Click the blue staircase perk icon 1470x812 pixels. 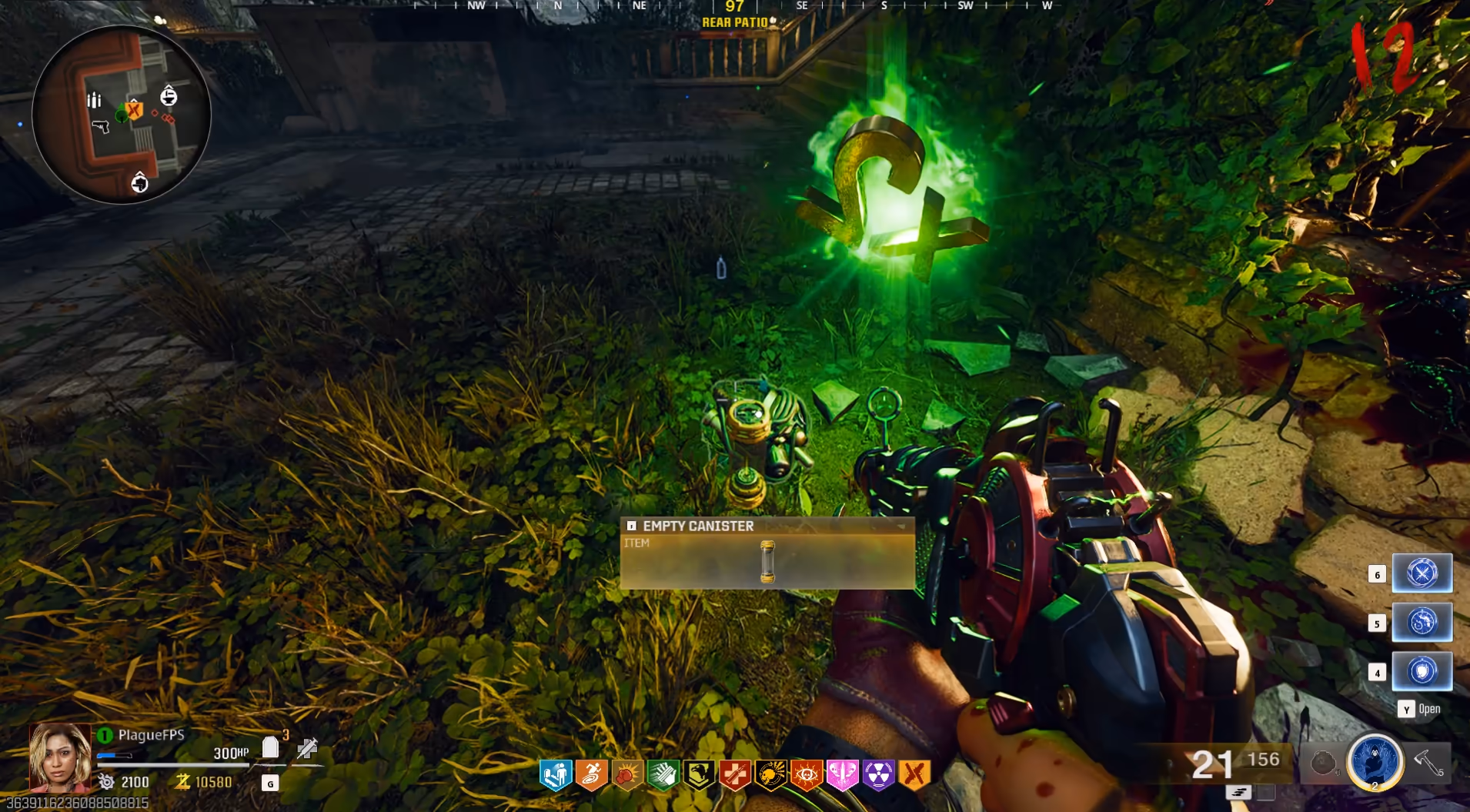pos(555,775)
